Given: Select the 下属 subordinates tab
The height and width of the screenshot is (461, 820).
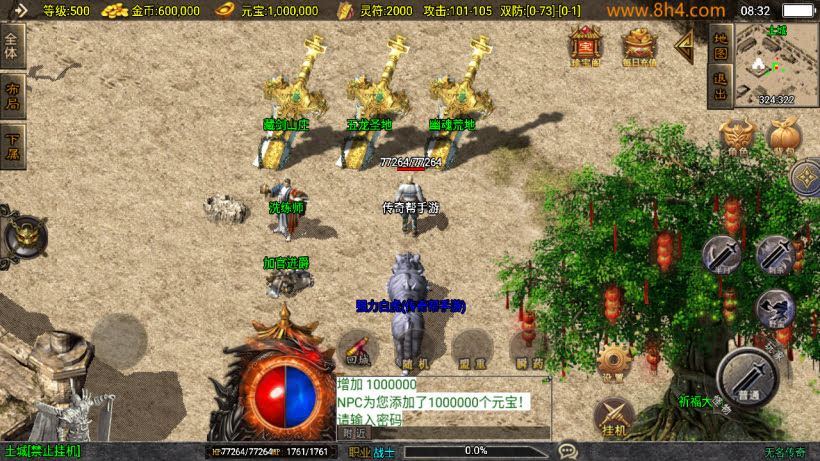Looking at the screenshot, I should point(12,146).
